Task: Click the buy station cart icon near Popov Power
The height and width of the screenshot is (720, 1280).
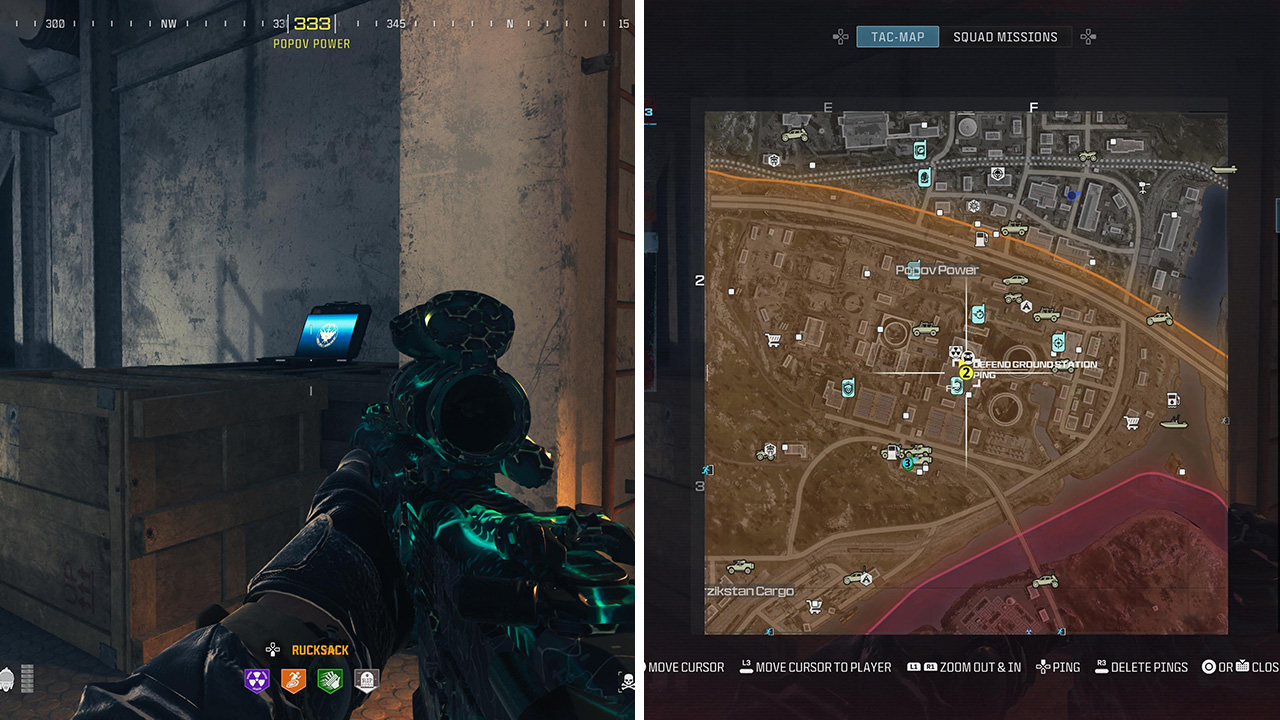Action: 772,339
